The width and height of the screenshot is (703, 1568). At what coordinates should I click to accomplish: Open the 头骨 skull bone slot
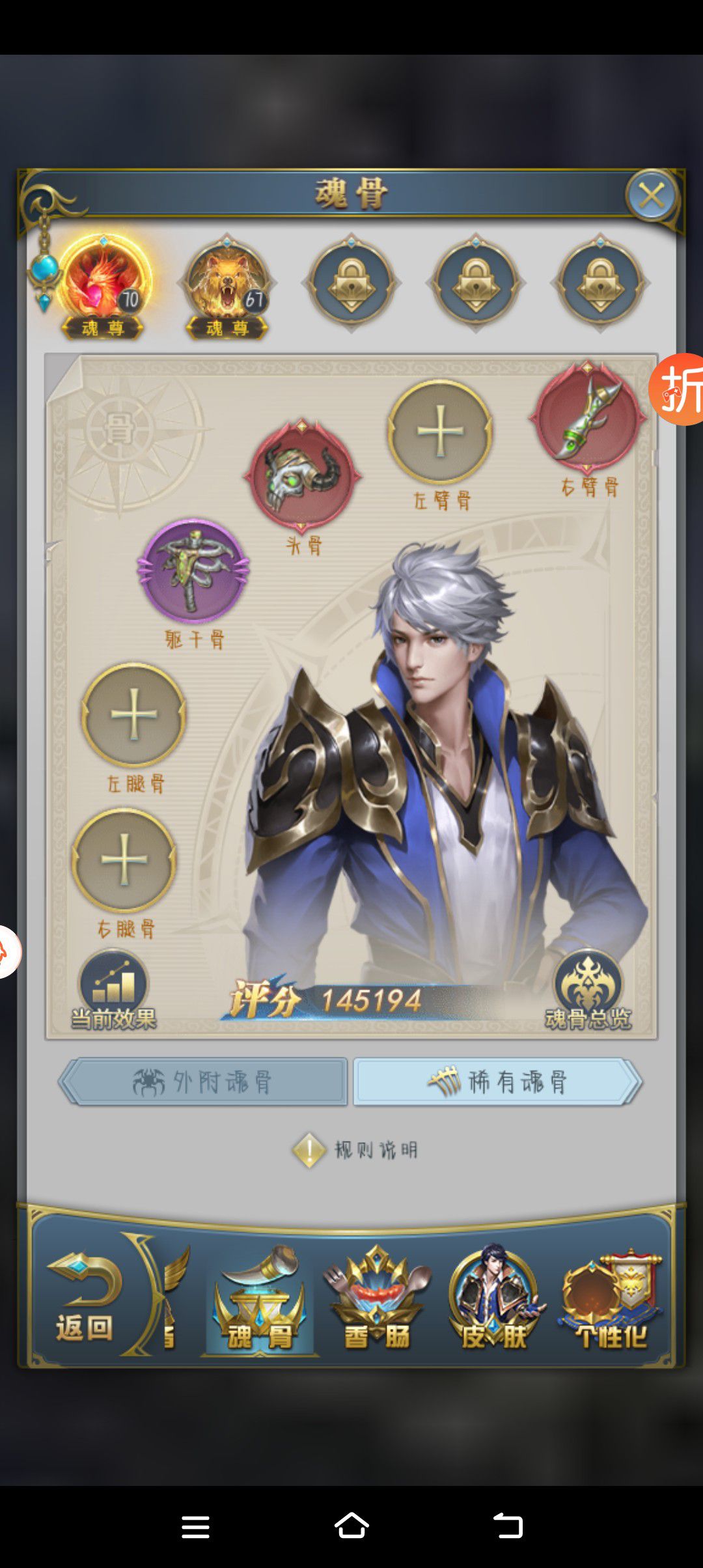[302, 475]
